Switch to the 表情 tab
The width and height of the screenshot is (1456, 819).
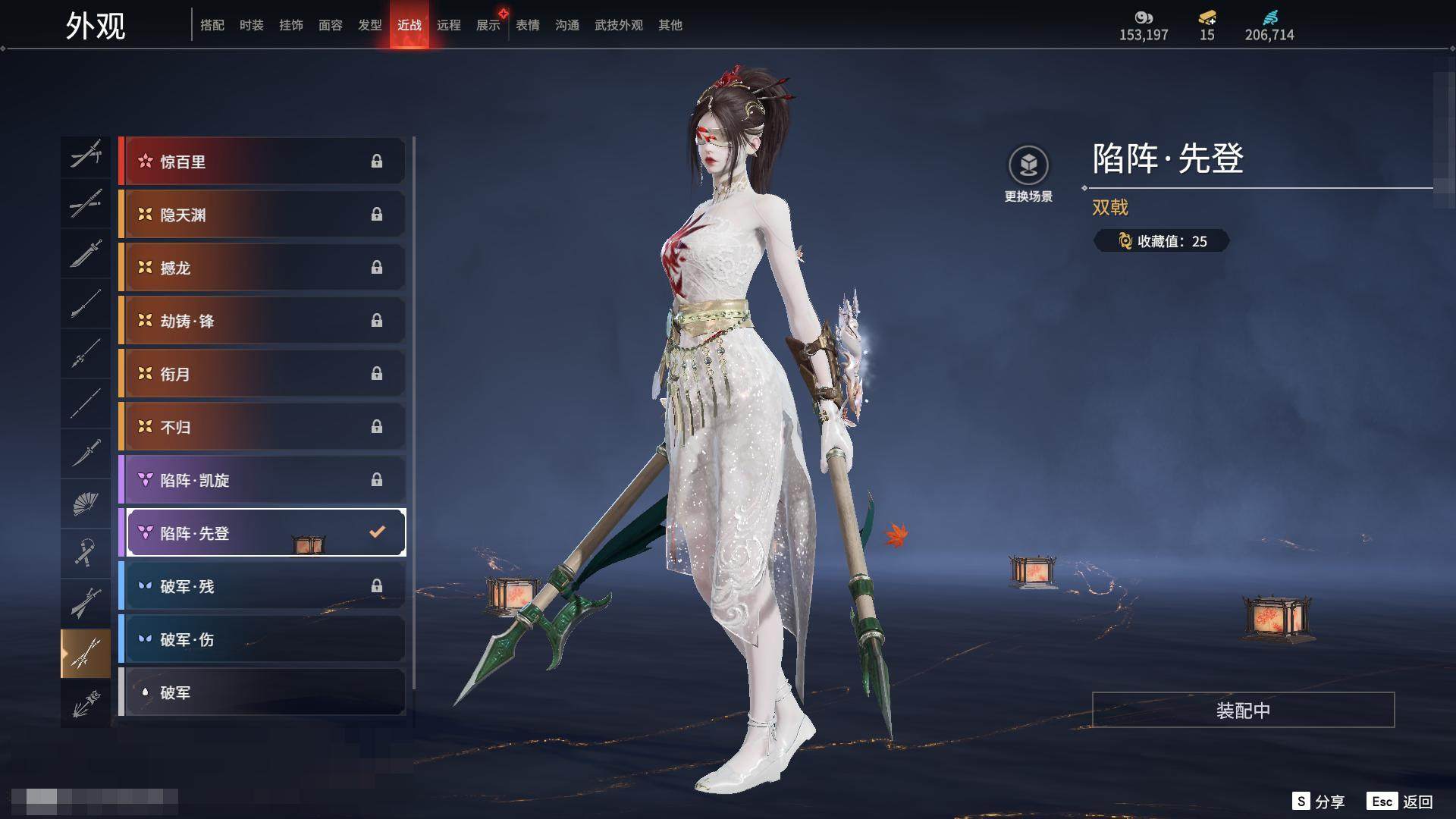[527, 25]
